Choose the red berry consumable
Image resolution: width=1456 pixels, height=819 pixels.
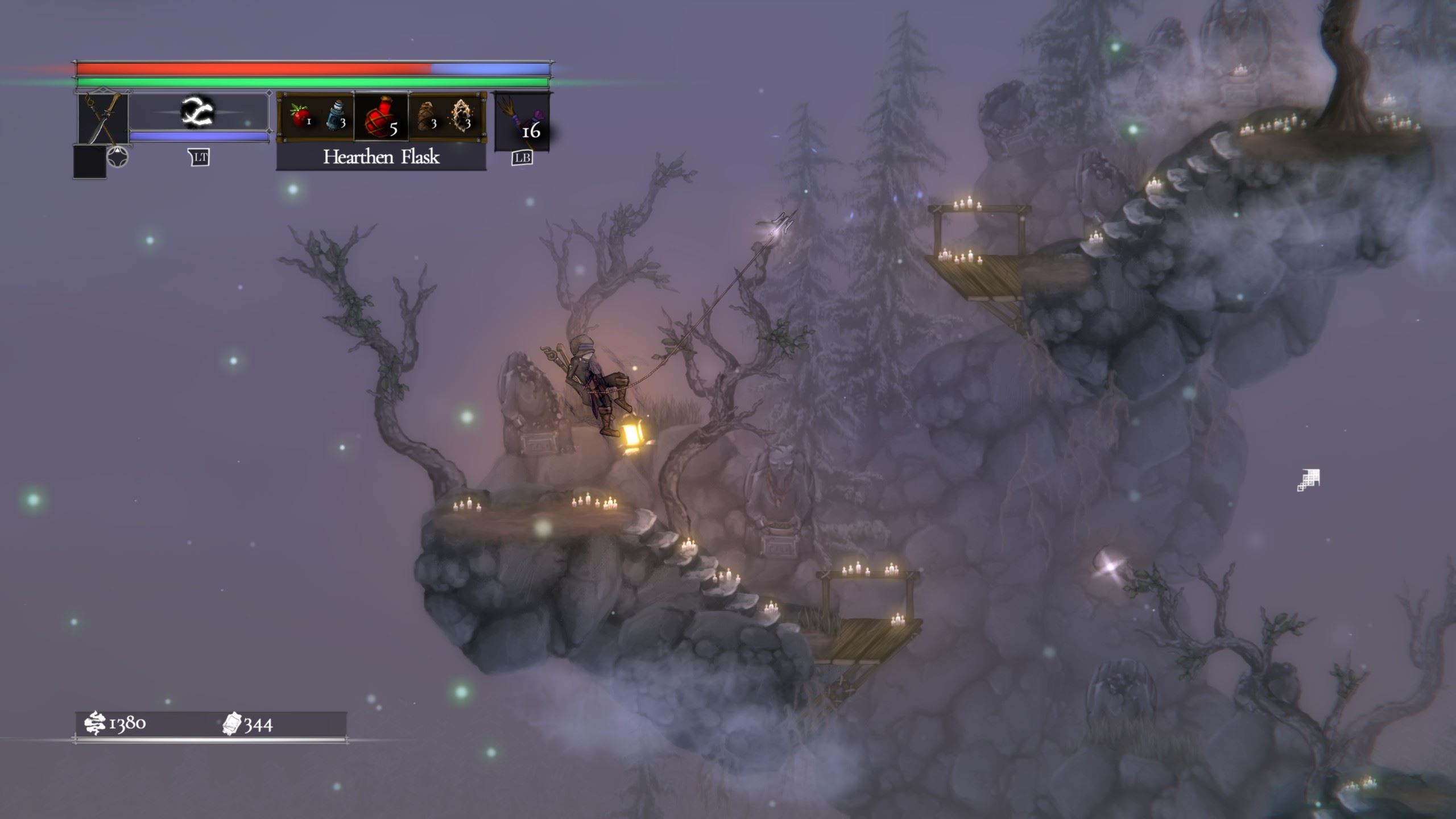300,116
